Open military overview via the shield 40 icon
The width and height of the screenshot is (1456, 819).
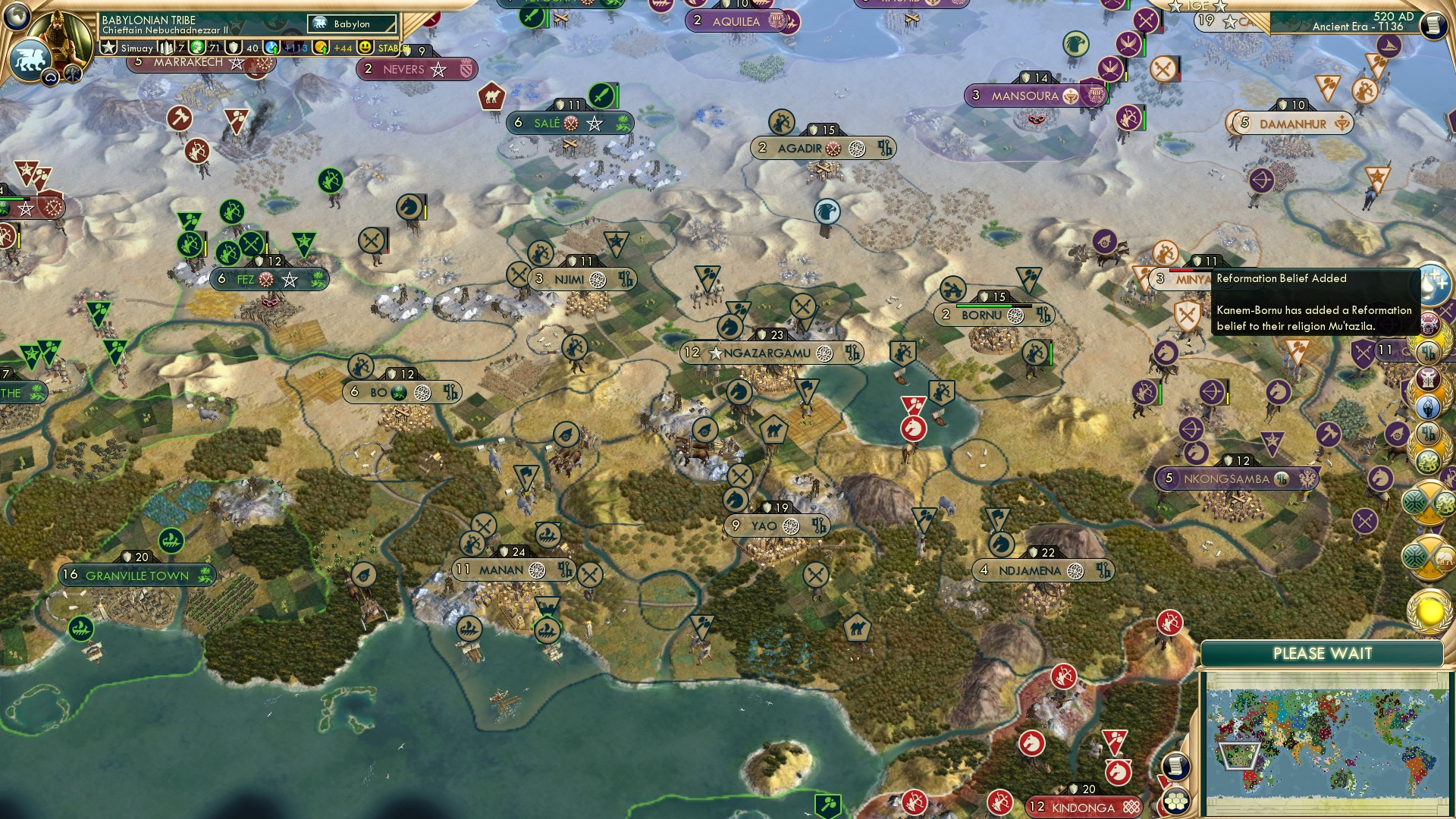coord(235,48)
